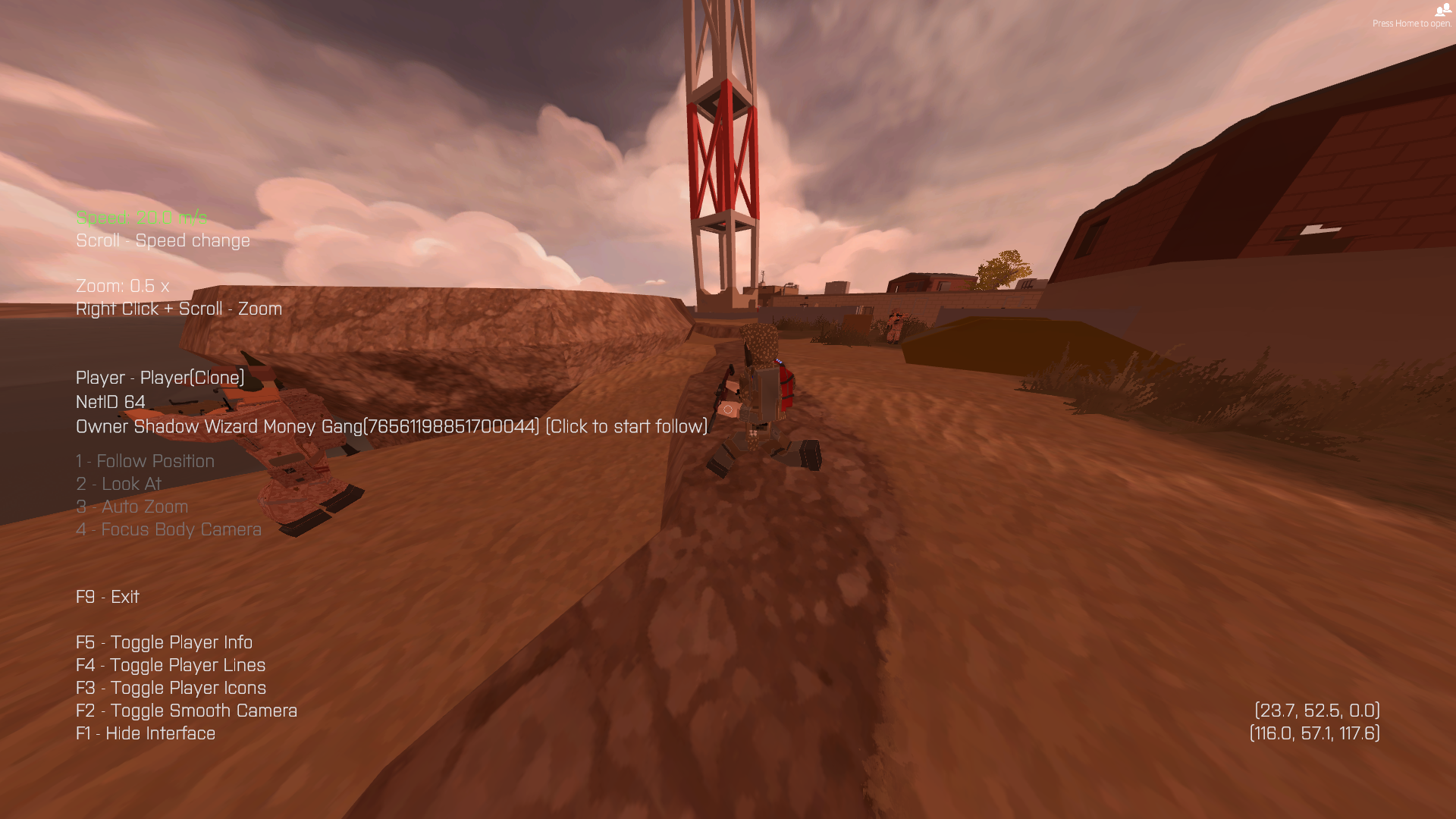Start following owner Shadow Wizard Money Gang
Viewport: 1456px width, 819px height.
(626, 427)
